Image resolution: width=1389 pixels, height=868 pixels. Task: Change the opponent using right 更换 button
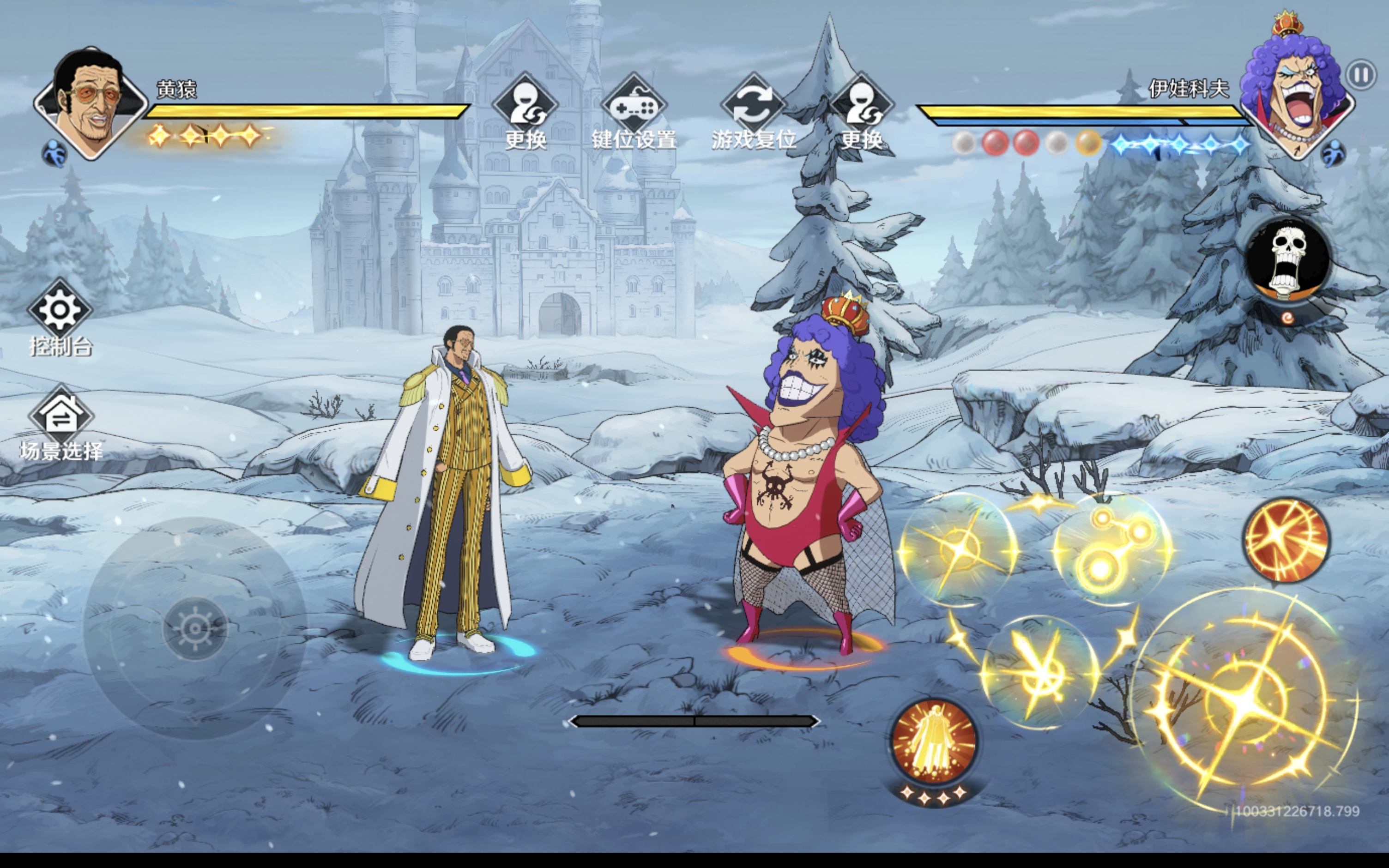tap(862, 108)
